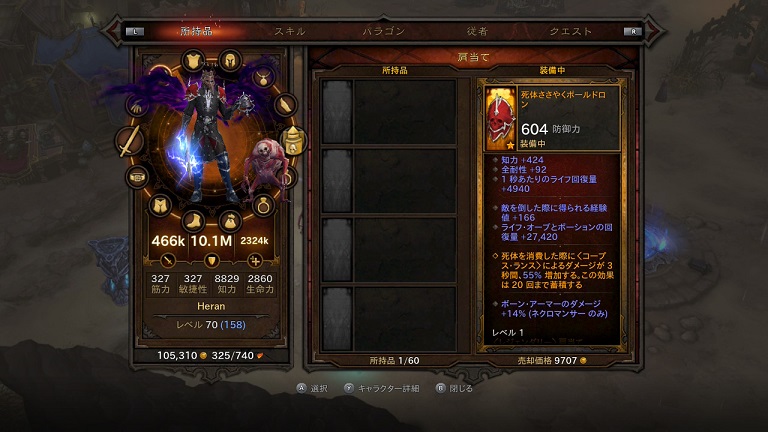Select the 所持品 (Inventory) tab
Screen dimensions: 768x432
click(x=198, y=31)
